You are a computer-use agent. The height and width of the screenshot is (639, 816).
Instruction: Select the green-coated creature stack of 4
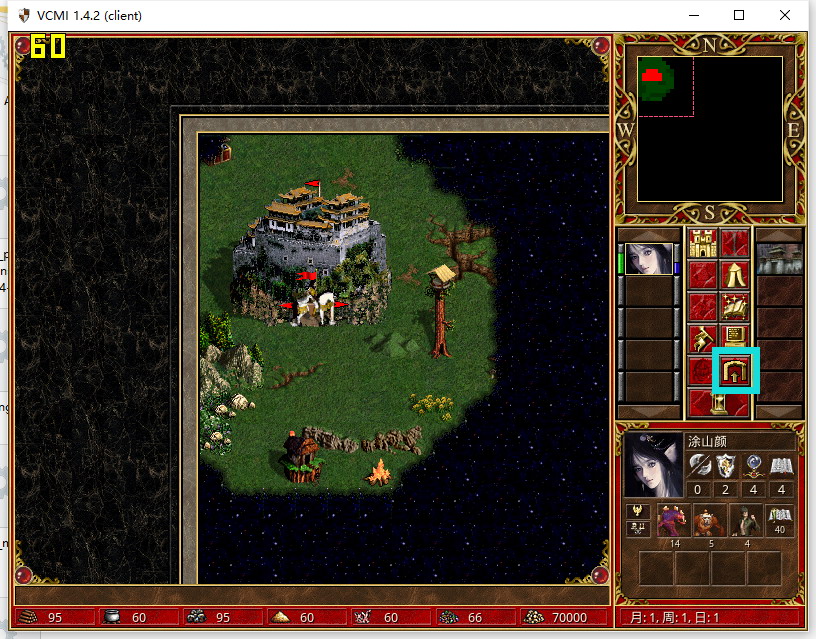pyautogui.click(x=744, y=521)
